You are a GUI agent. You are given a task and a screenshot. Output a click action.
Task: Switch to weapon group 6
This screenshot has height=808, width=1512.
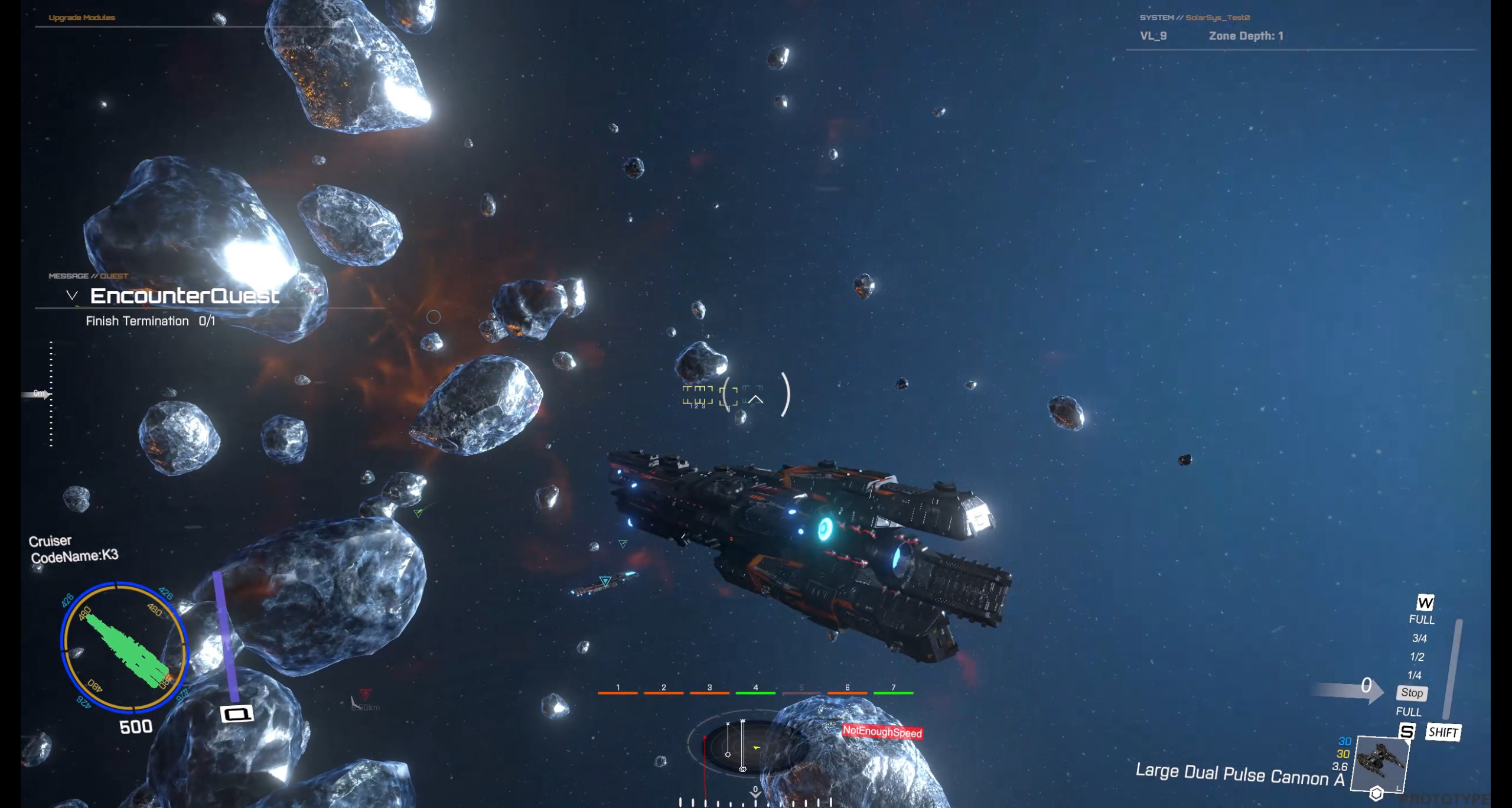click(x=847, y=689)
